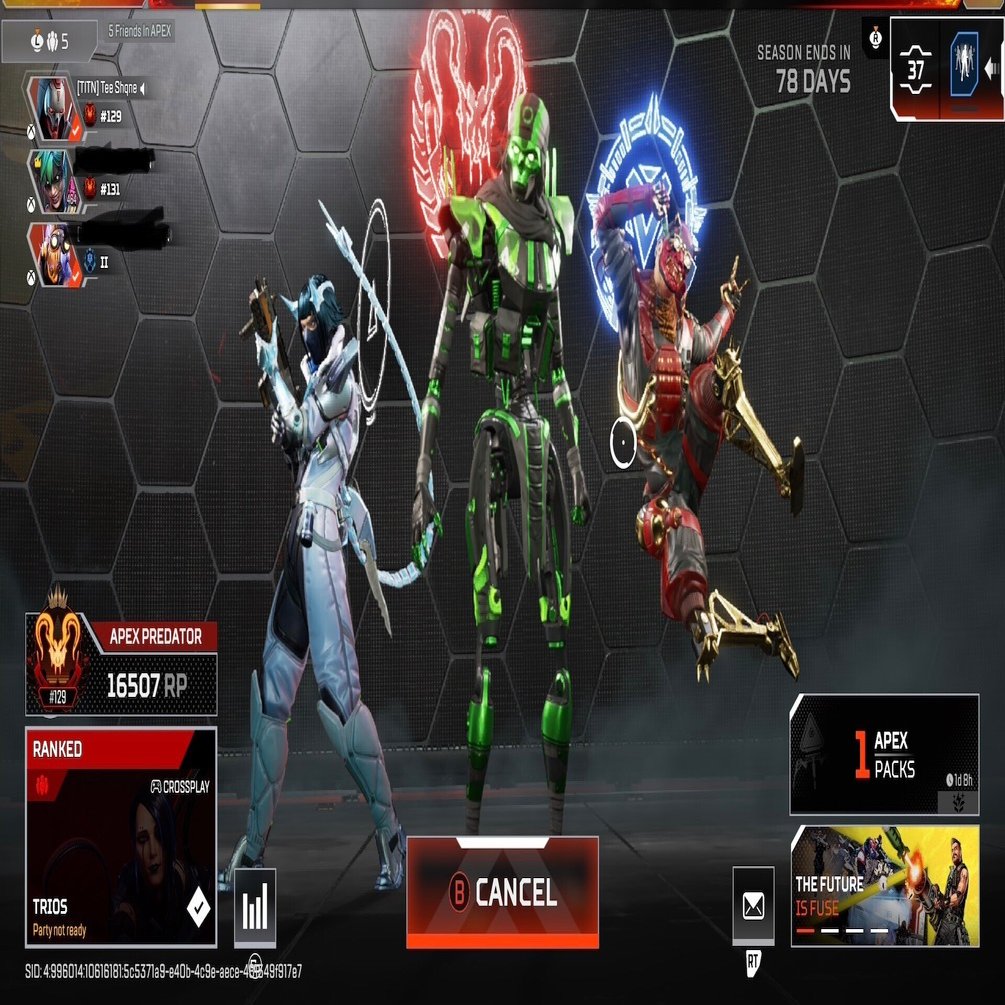Open the Ranked Trios game mode selector
Viewport: 1005px width, 1005px height.
coord(120,838)
